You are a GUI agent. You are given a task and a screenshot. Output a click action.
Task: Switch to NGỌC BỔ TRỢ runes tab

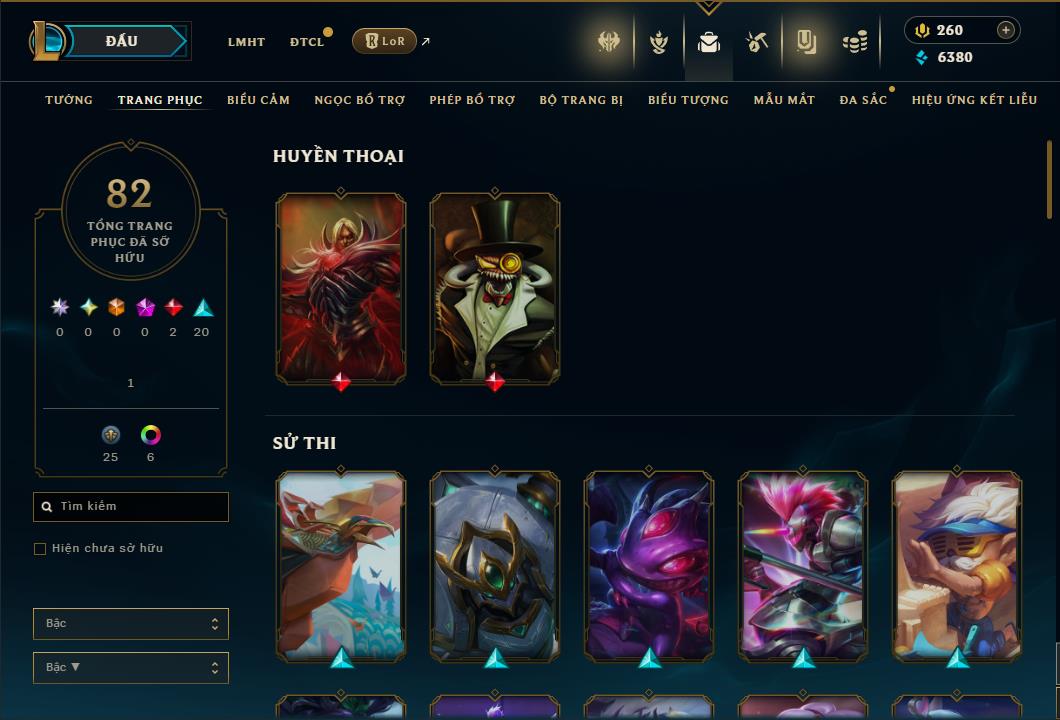(359, 100)
